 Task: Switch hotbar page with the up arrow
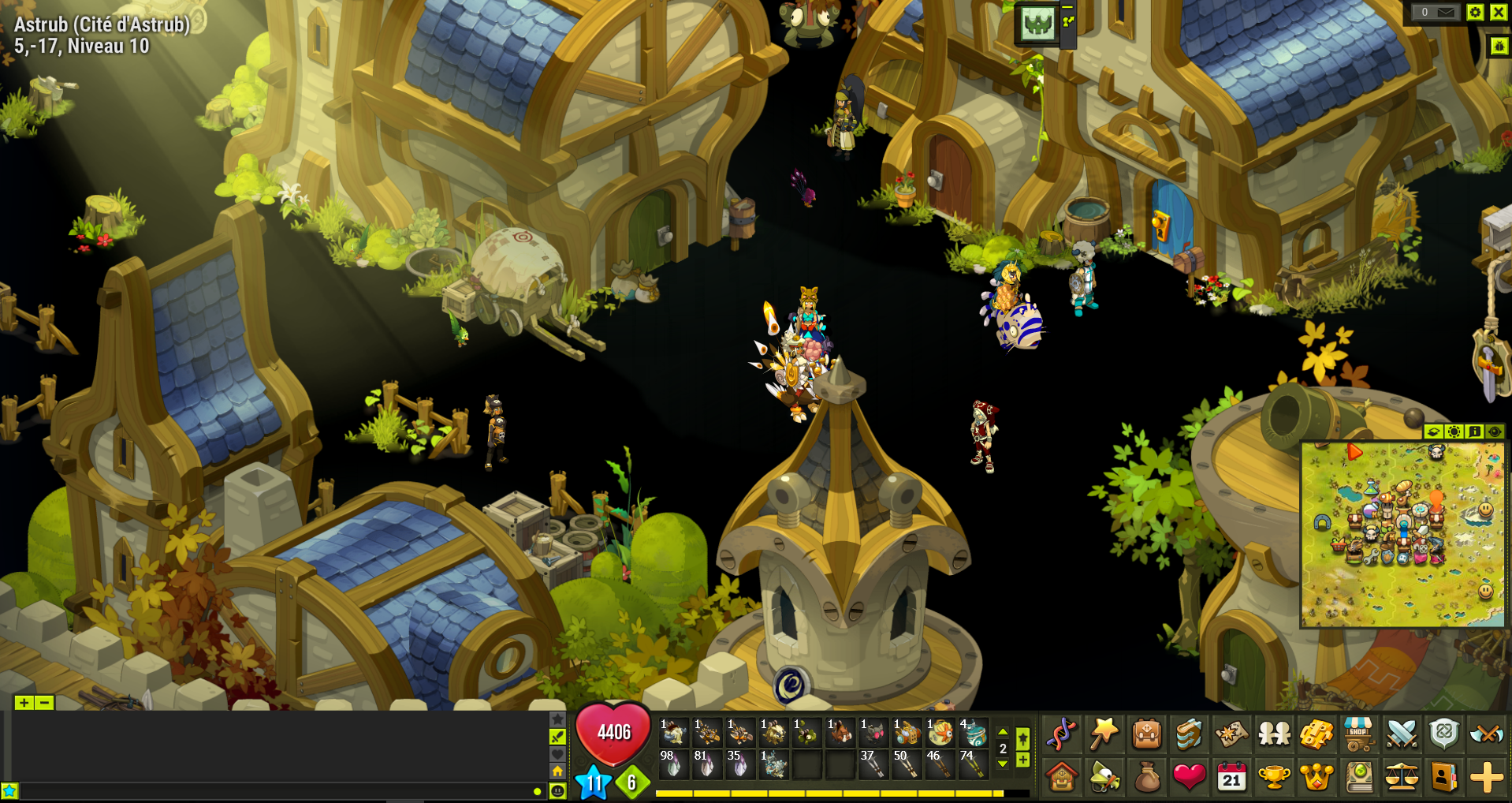[x=1003, y=732]
